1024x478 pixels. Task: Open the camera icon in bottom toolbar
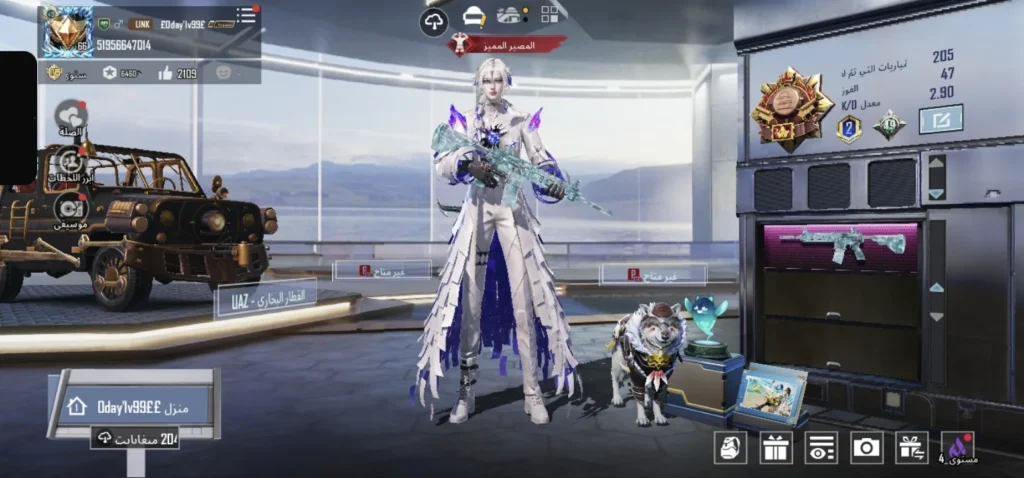[866, 448]
